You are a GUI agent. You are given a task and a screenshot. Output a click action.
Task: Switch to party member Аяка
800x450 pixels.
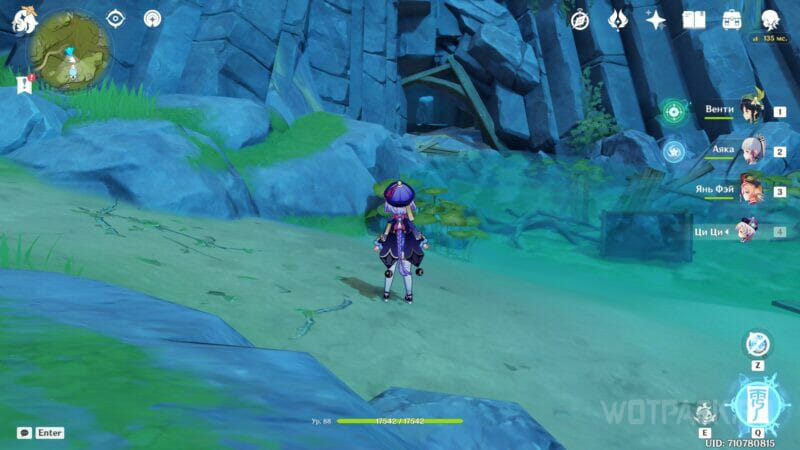(750, 151)
